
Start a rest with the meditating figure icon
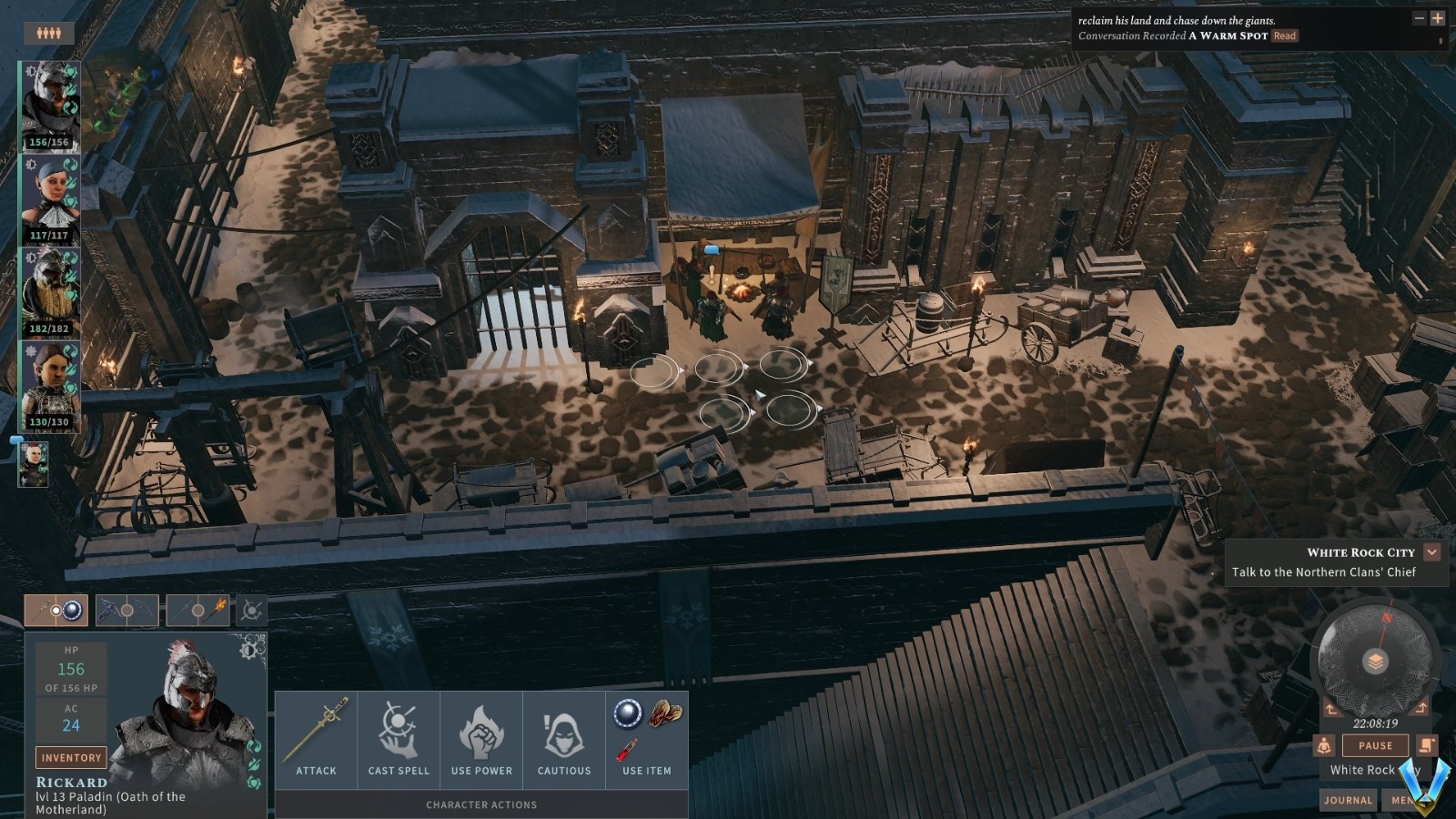1324,745
